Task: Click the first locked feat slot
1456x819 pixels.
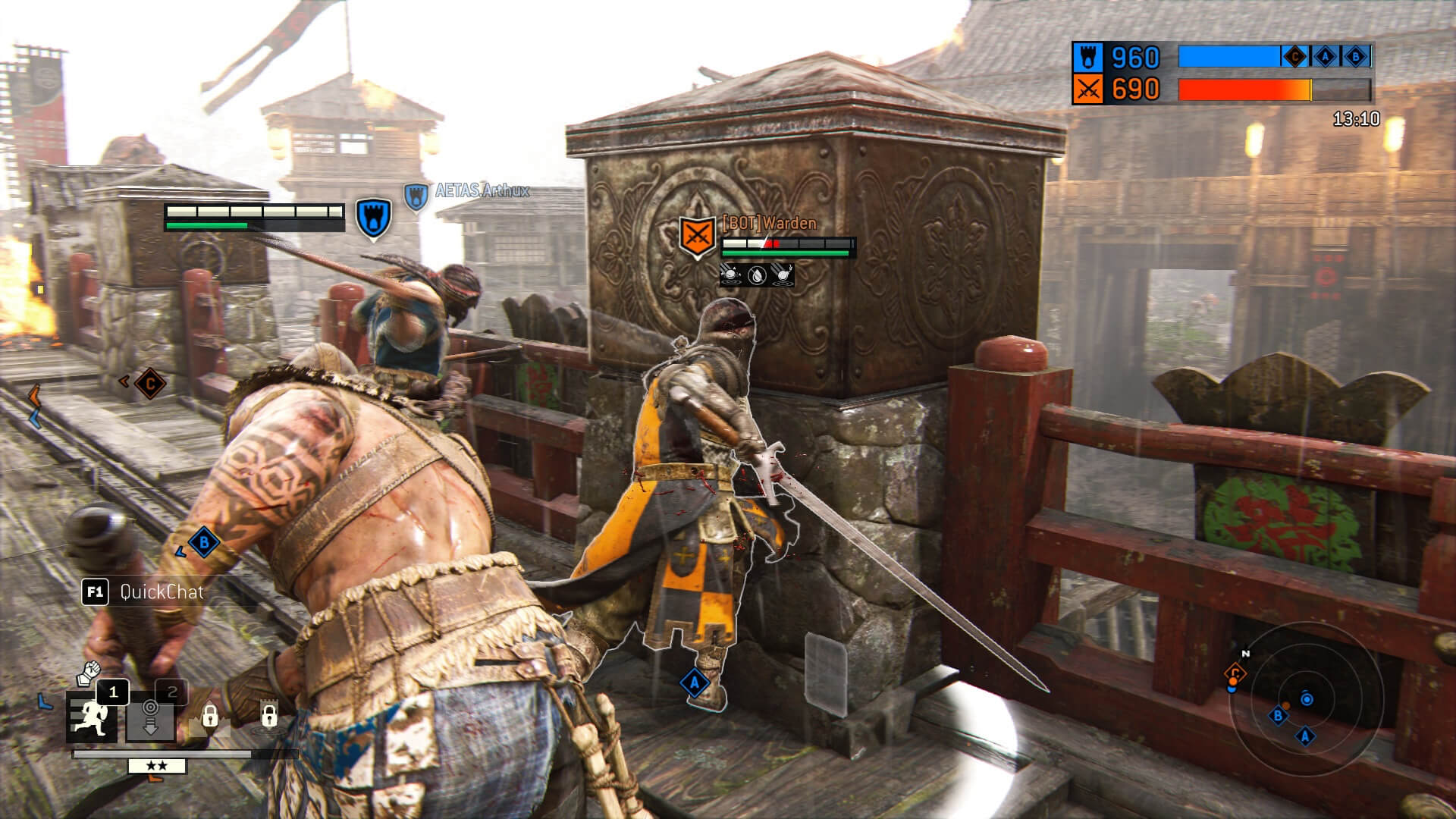Action: (x=209, y=716)
